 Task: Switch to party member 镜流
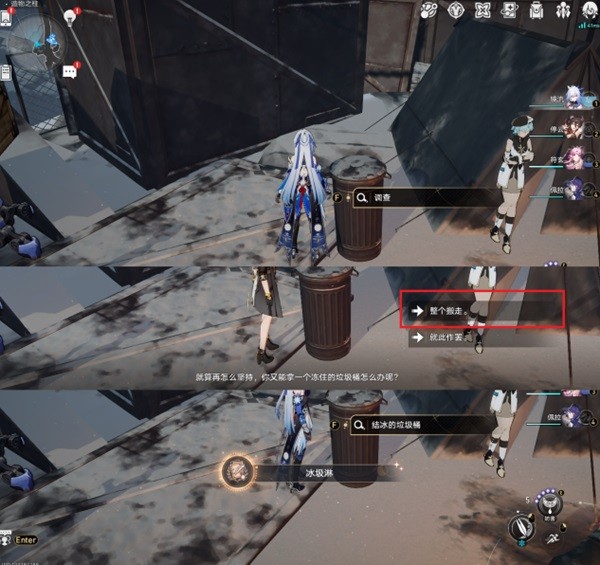pyautogui.click(x=573, y=97)
